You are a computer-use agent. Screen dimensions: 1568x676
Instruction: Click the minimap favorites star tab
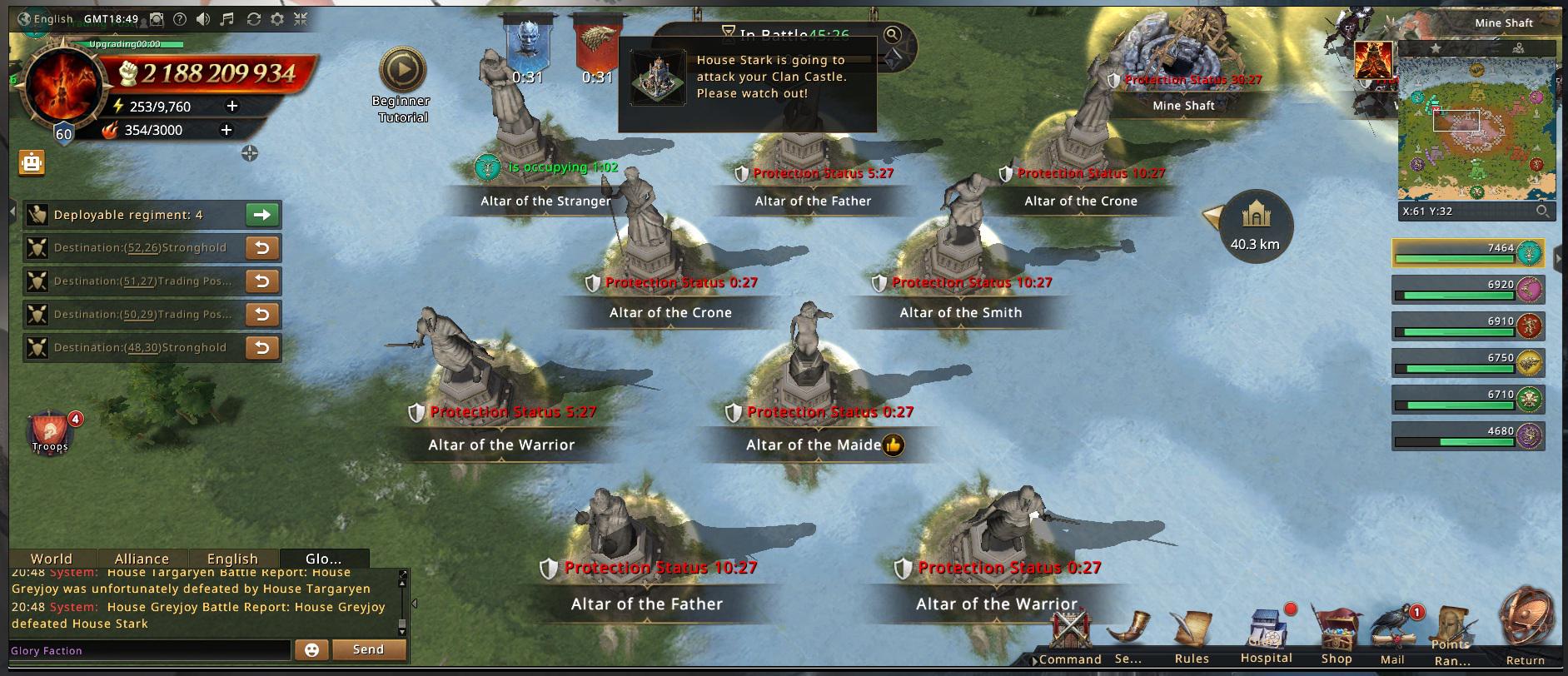coord(1436,48)
